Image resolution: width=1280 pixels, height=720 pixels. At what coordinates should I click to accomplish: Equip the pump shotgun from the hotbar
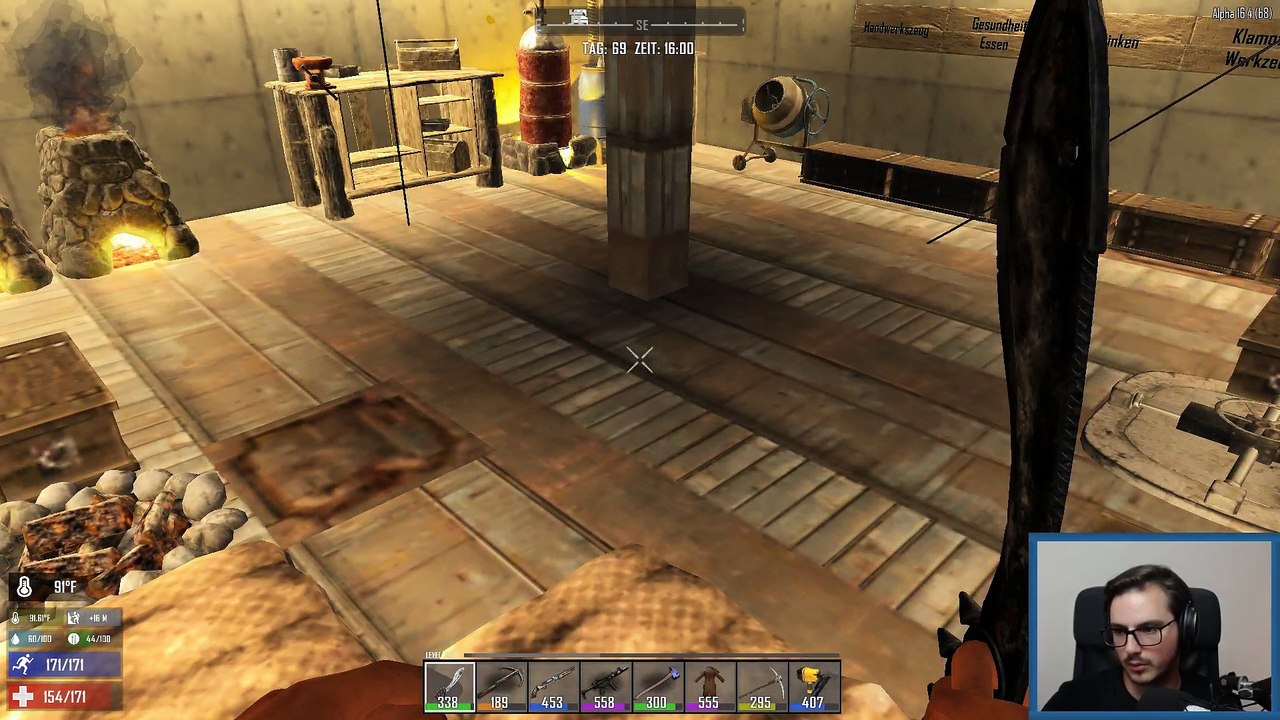(x=552, y=687)
